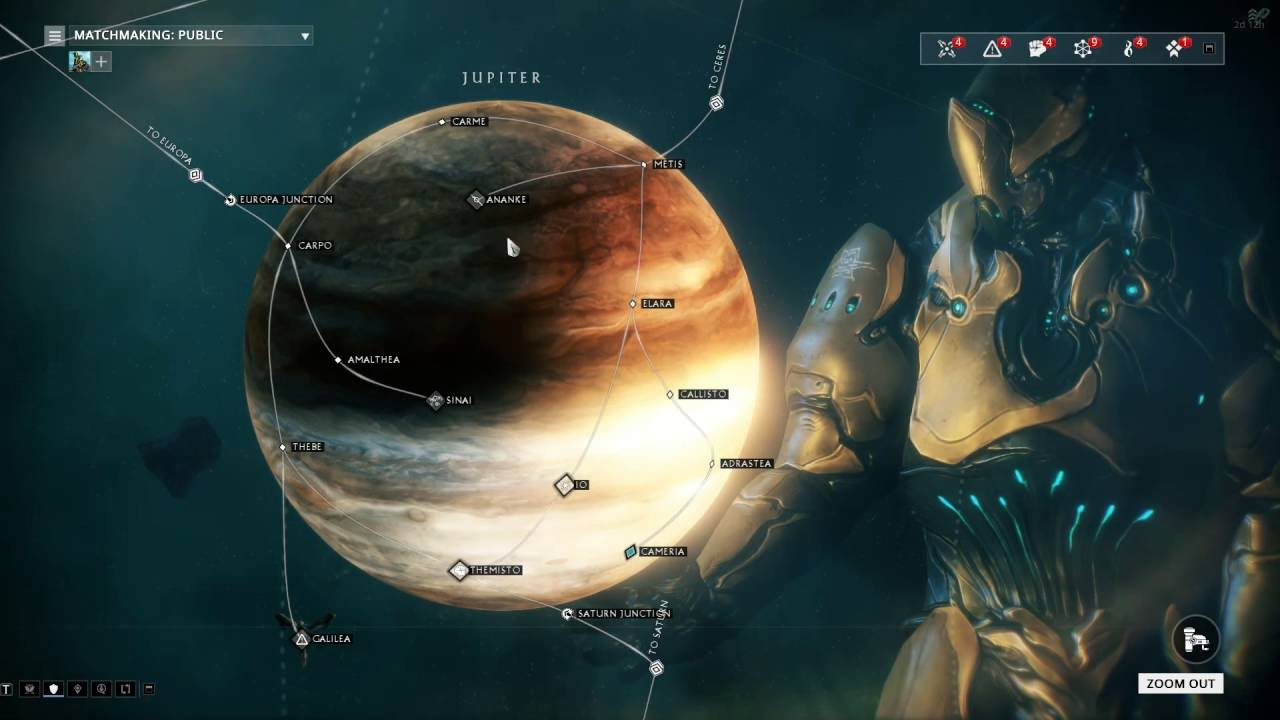Choose the Themisto mission node
Screen dimensions: 1280x720
(x=459, y=570)
